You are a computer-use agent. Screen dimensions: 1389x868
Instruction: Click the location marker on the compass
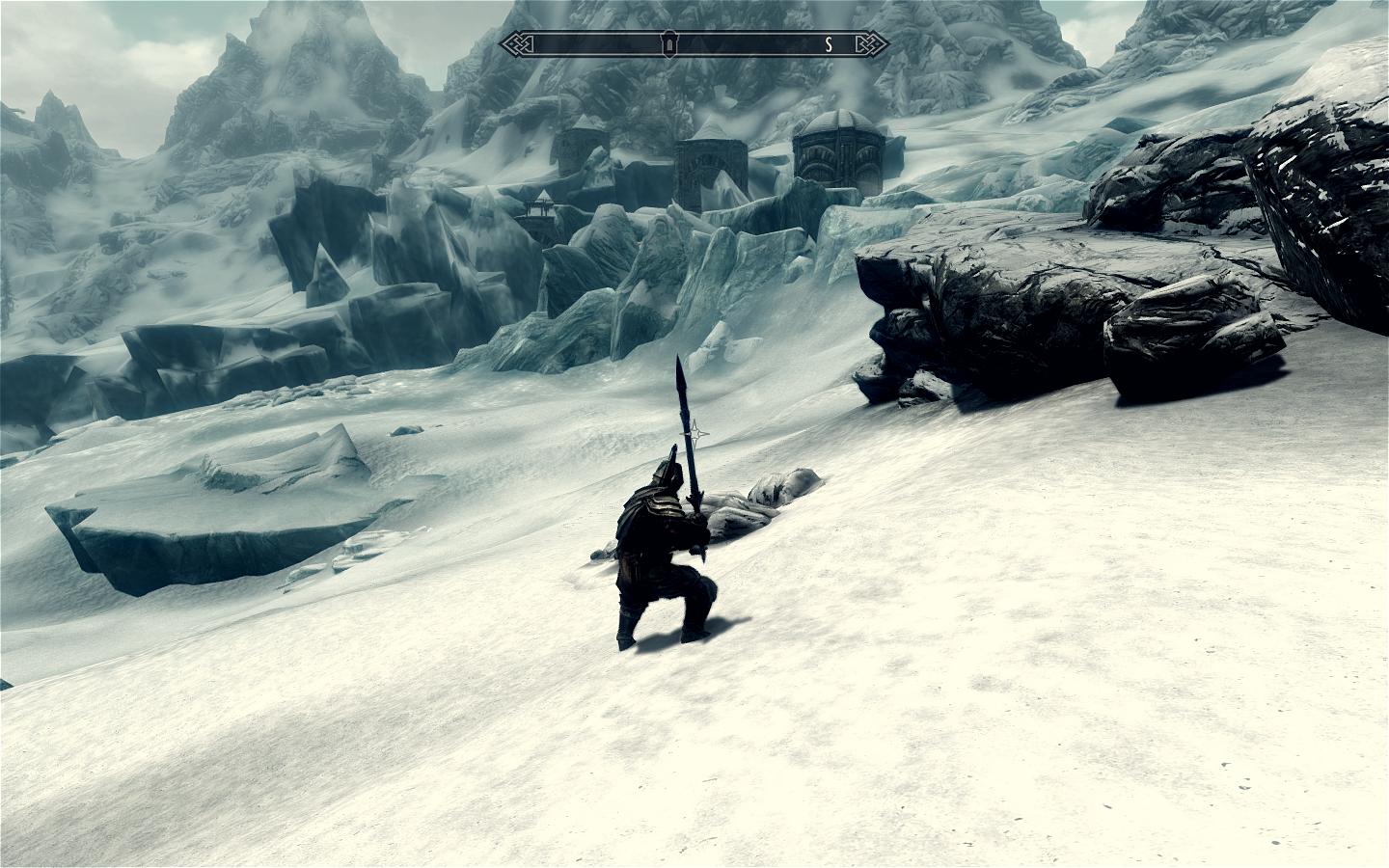(668, 43)
